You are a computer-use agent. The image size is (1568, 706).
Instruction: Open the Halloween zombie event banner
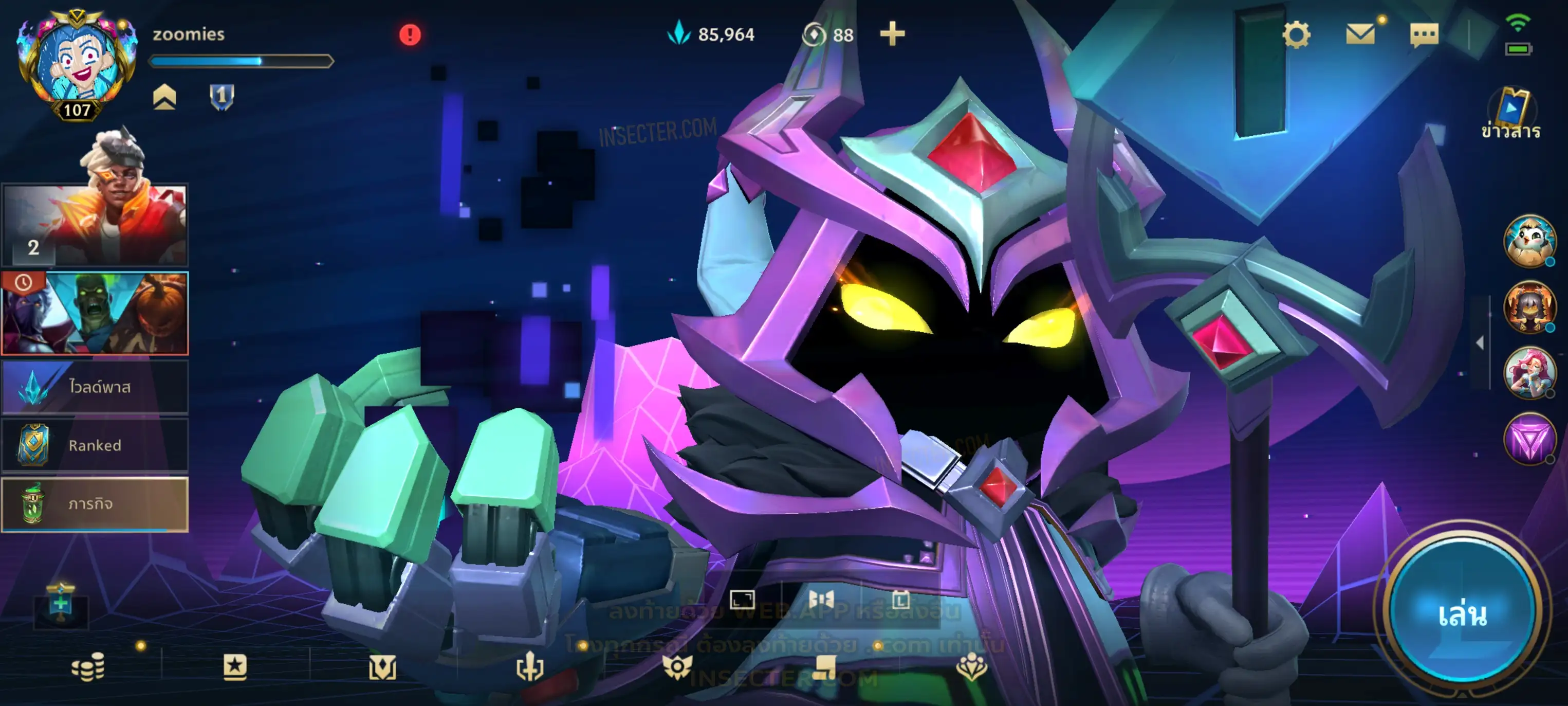point(95,313)
